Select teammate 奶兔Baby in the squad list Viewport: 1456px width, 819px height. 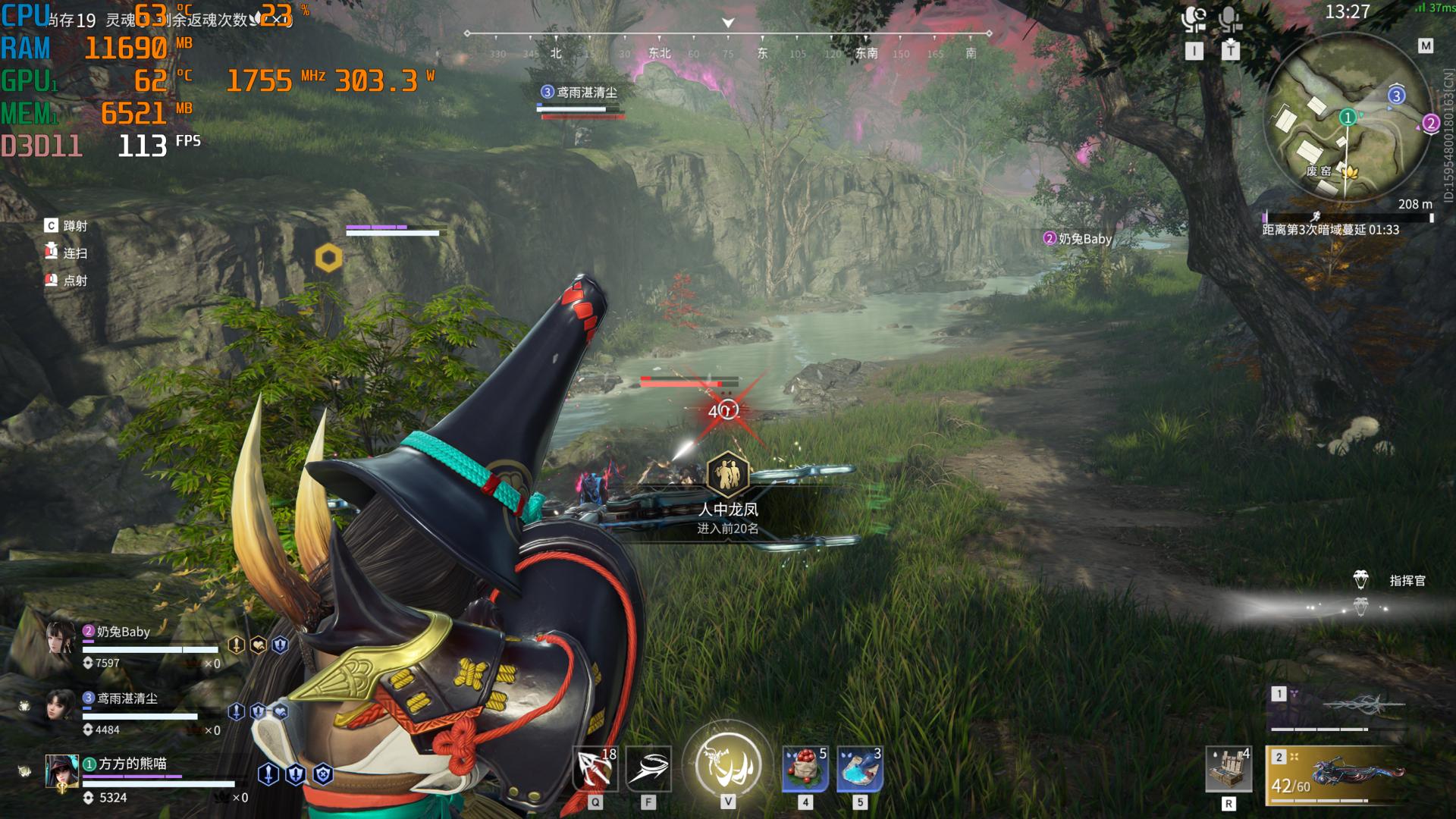[61, 639]
